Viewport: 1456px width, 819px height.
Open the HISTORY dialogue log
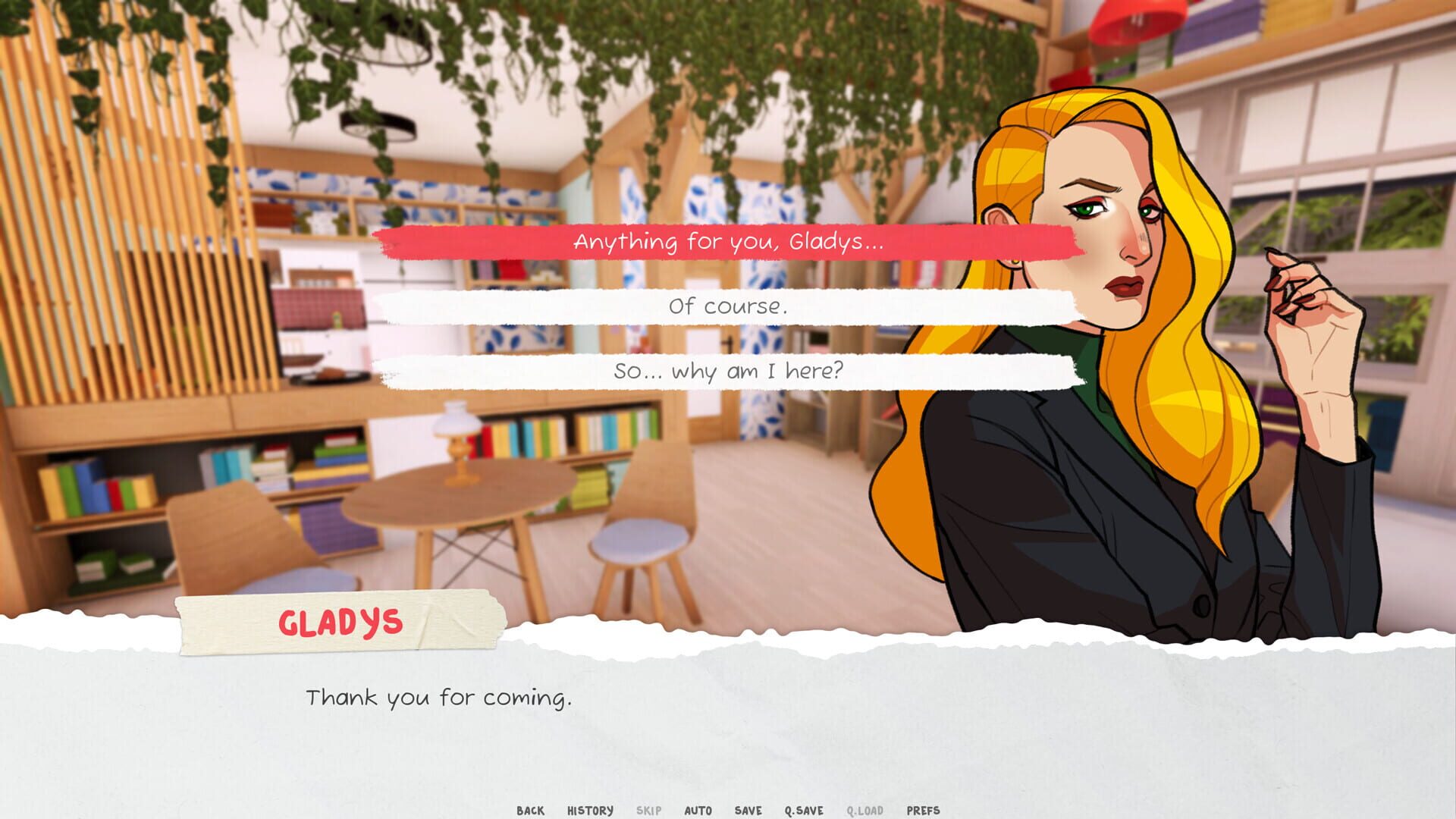coord(590,810)
